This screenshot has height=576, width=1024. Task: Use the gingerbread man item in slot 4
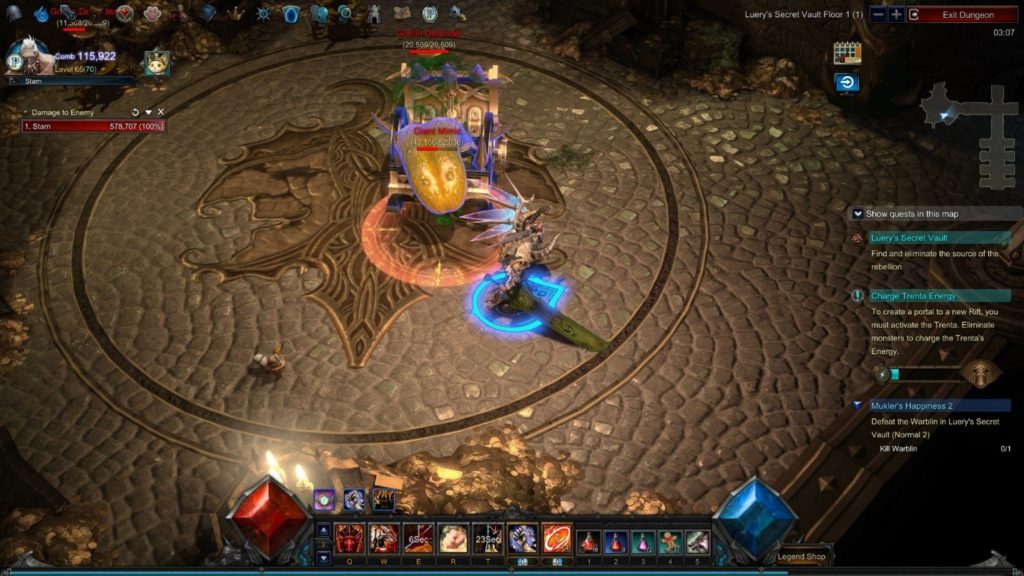click(670, 541)
